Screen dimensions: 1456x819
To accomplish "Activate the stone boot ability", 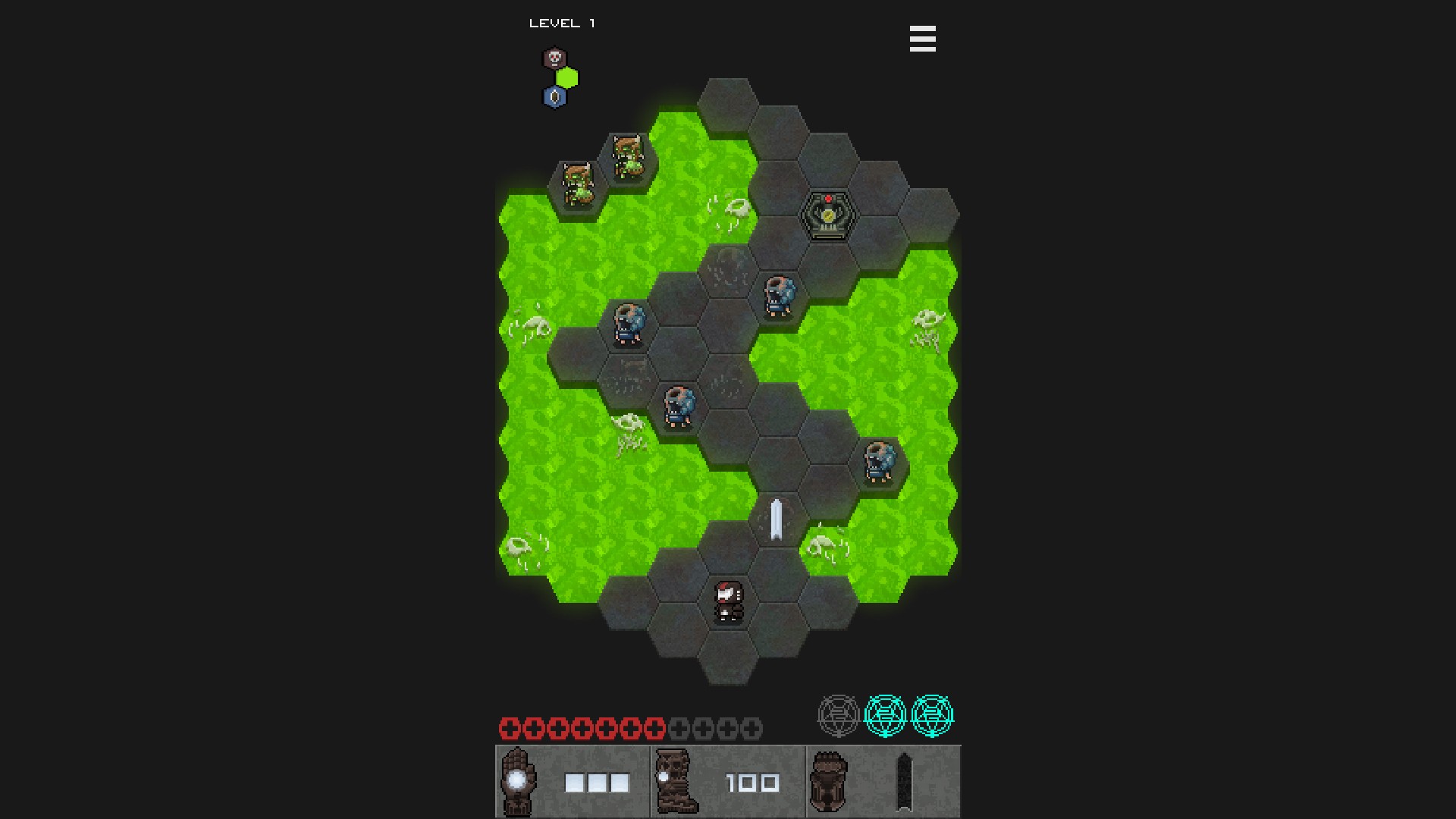I will tap(674, 782).
